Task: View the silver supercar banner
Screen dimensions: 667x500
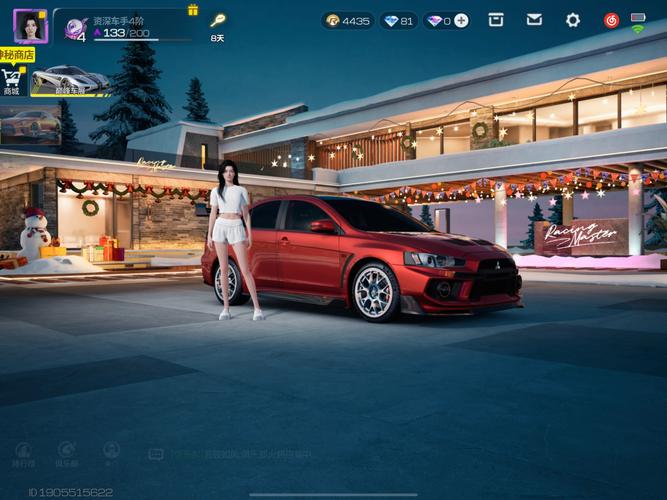Action: coord(70,80)
